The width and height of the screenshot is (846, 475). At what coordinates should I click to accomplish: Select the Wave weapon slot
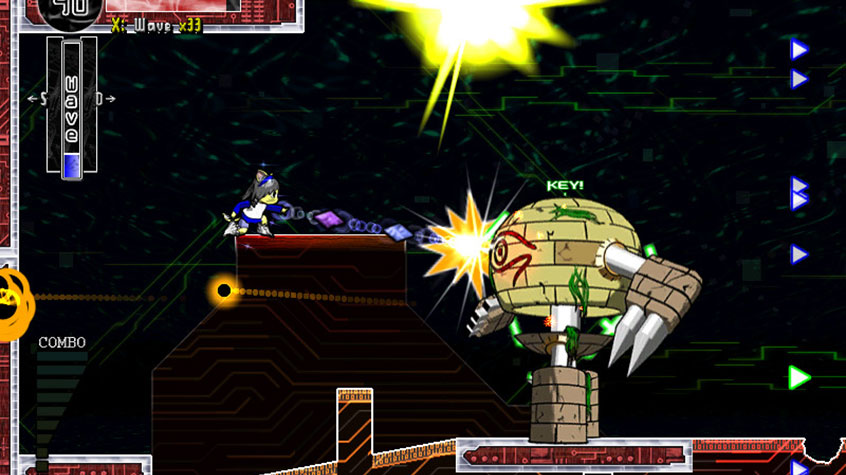71,108
